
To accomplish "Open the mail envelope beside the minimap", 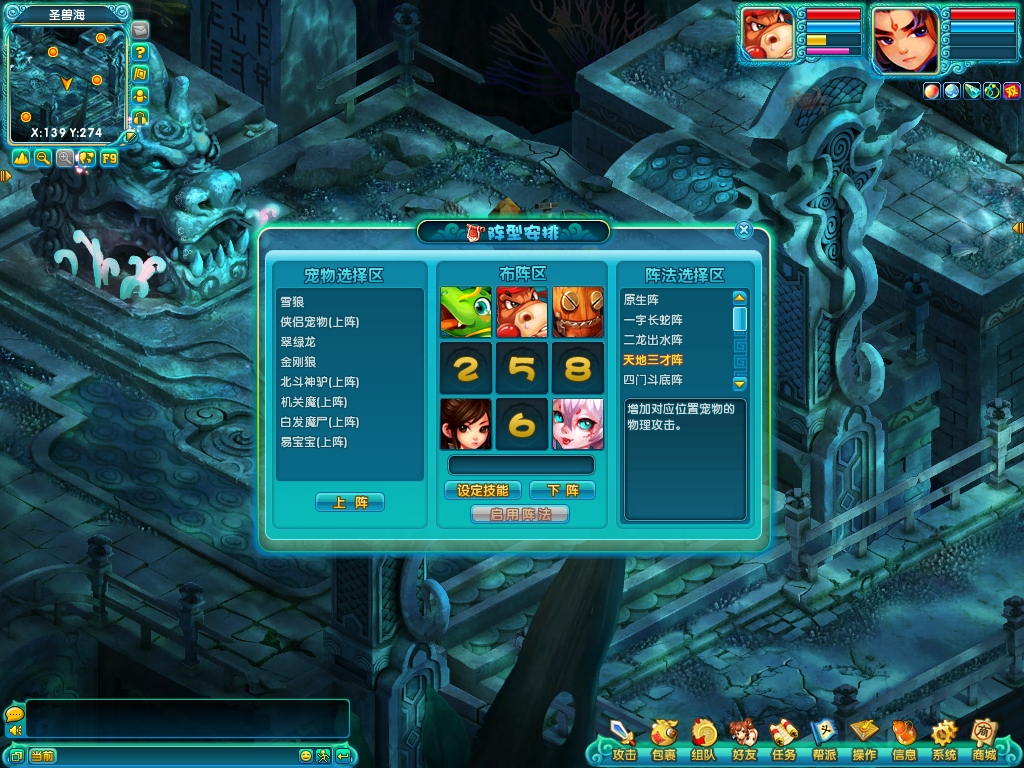I will point(140,30).
